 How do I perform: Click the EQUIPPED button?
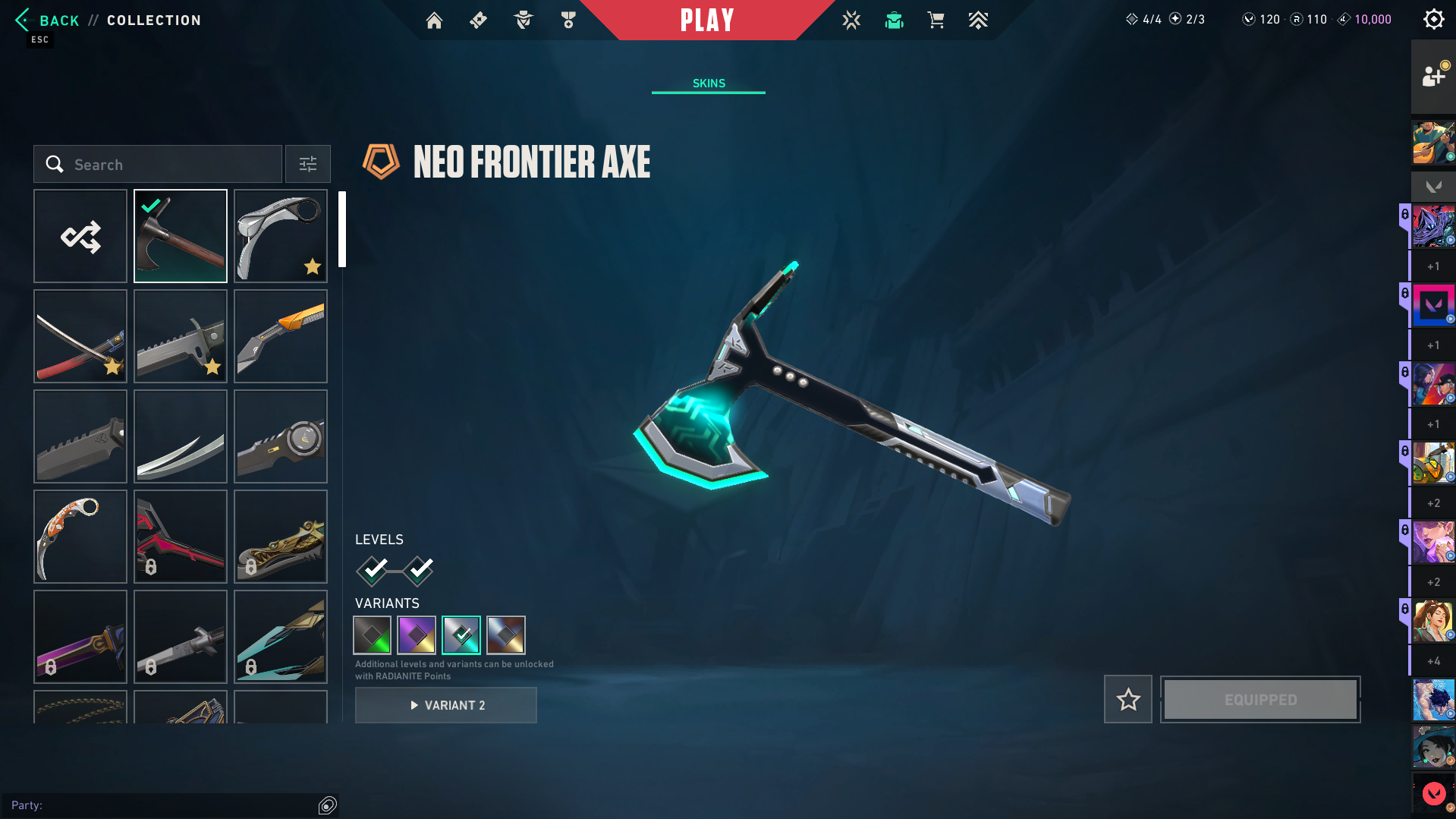(1260, 699)
